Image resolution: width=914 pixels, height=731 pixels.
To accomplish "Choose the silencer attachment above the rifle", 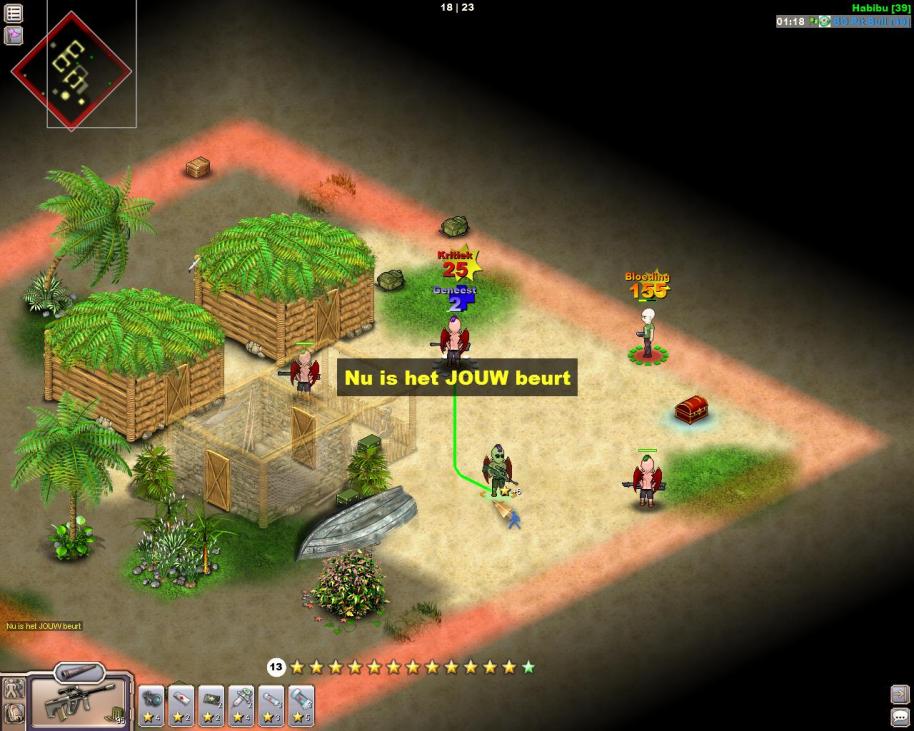I will 80,672.
